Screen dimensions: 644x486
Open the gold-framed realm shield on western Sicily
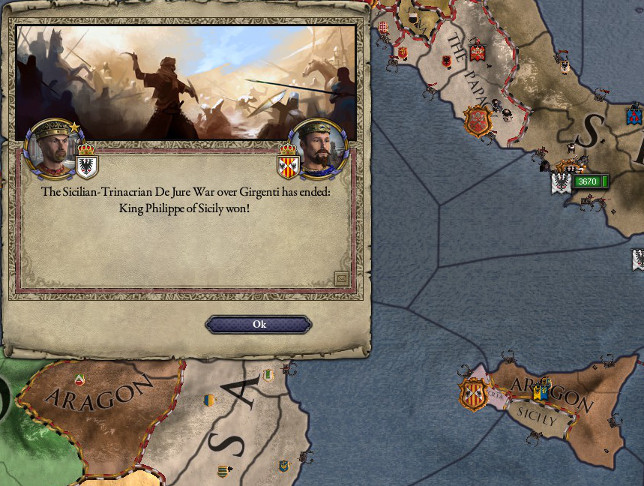point(472,393)
